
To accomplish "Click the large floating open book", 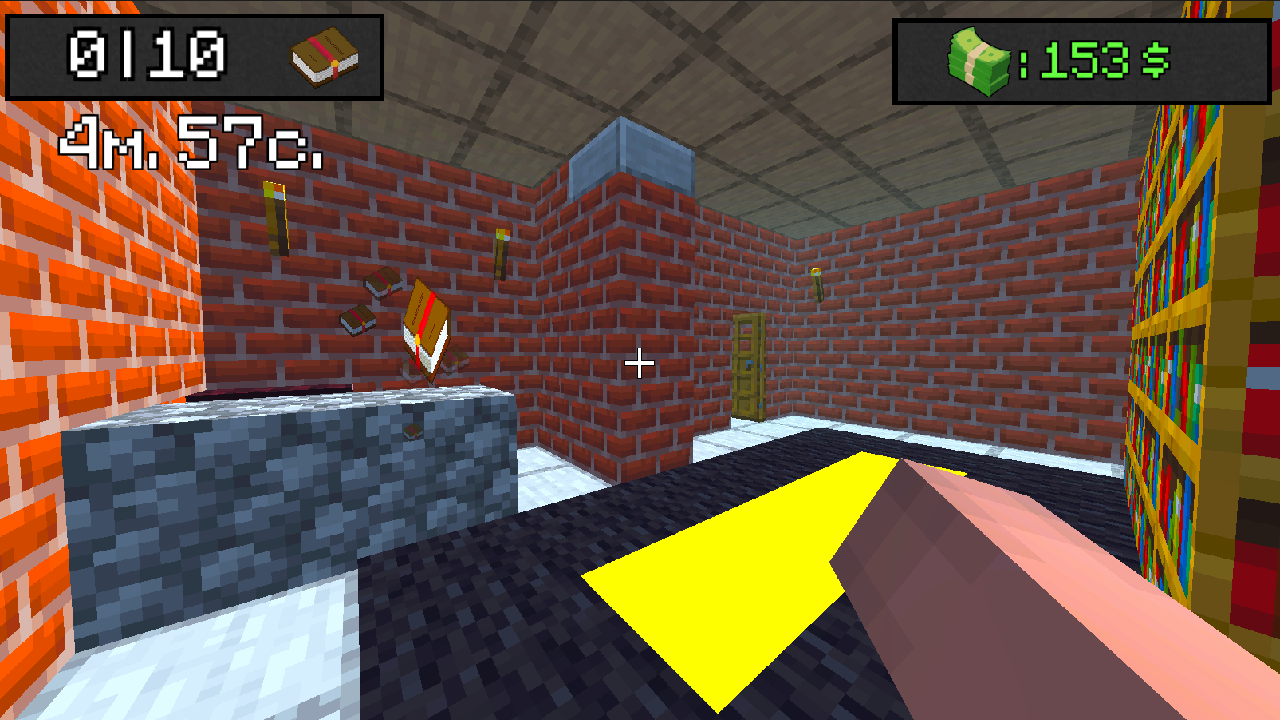I will coord(425,325).
